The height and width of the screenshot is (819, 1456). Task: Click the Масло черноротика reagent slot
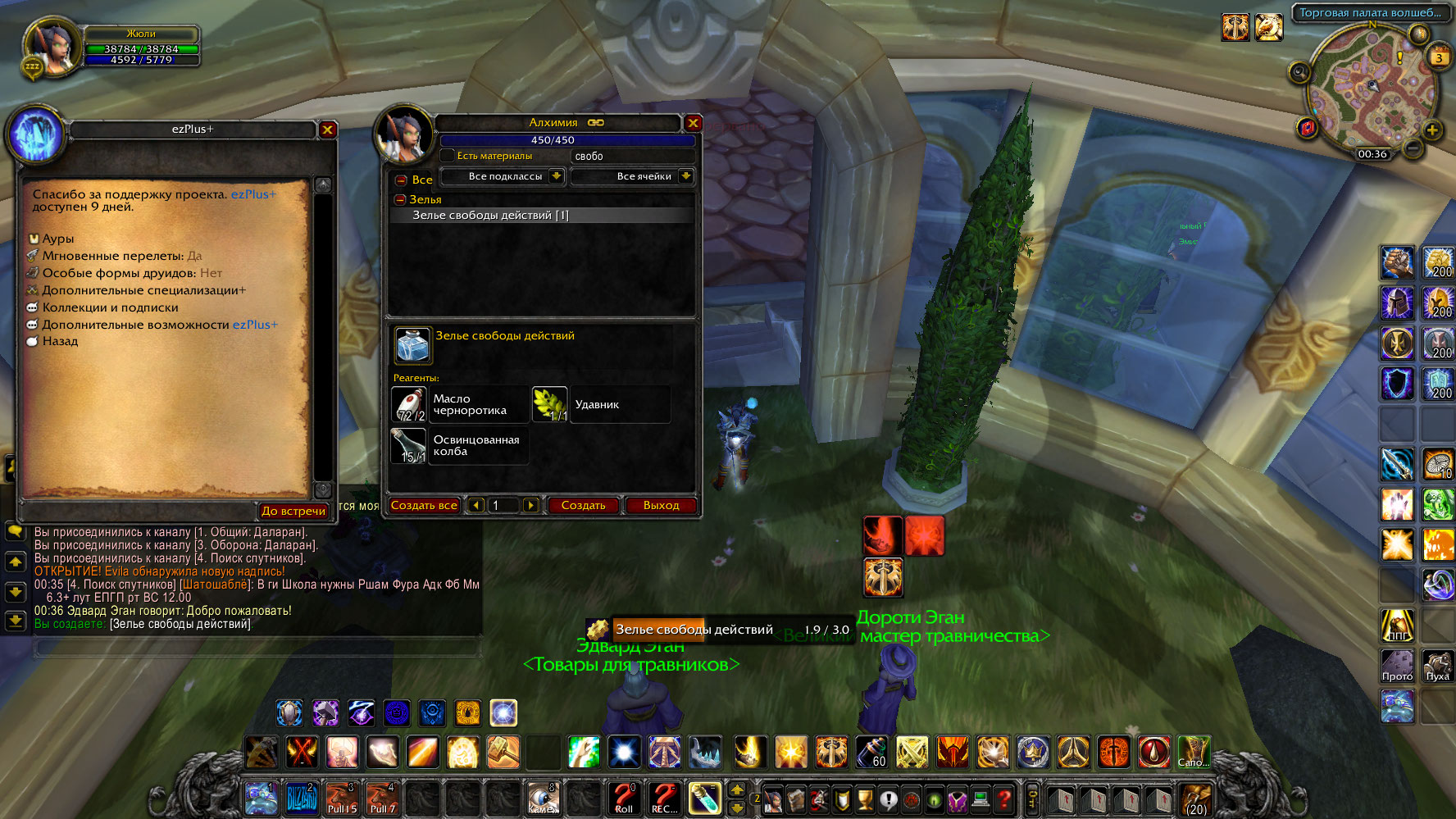point(409,404)
